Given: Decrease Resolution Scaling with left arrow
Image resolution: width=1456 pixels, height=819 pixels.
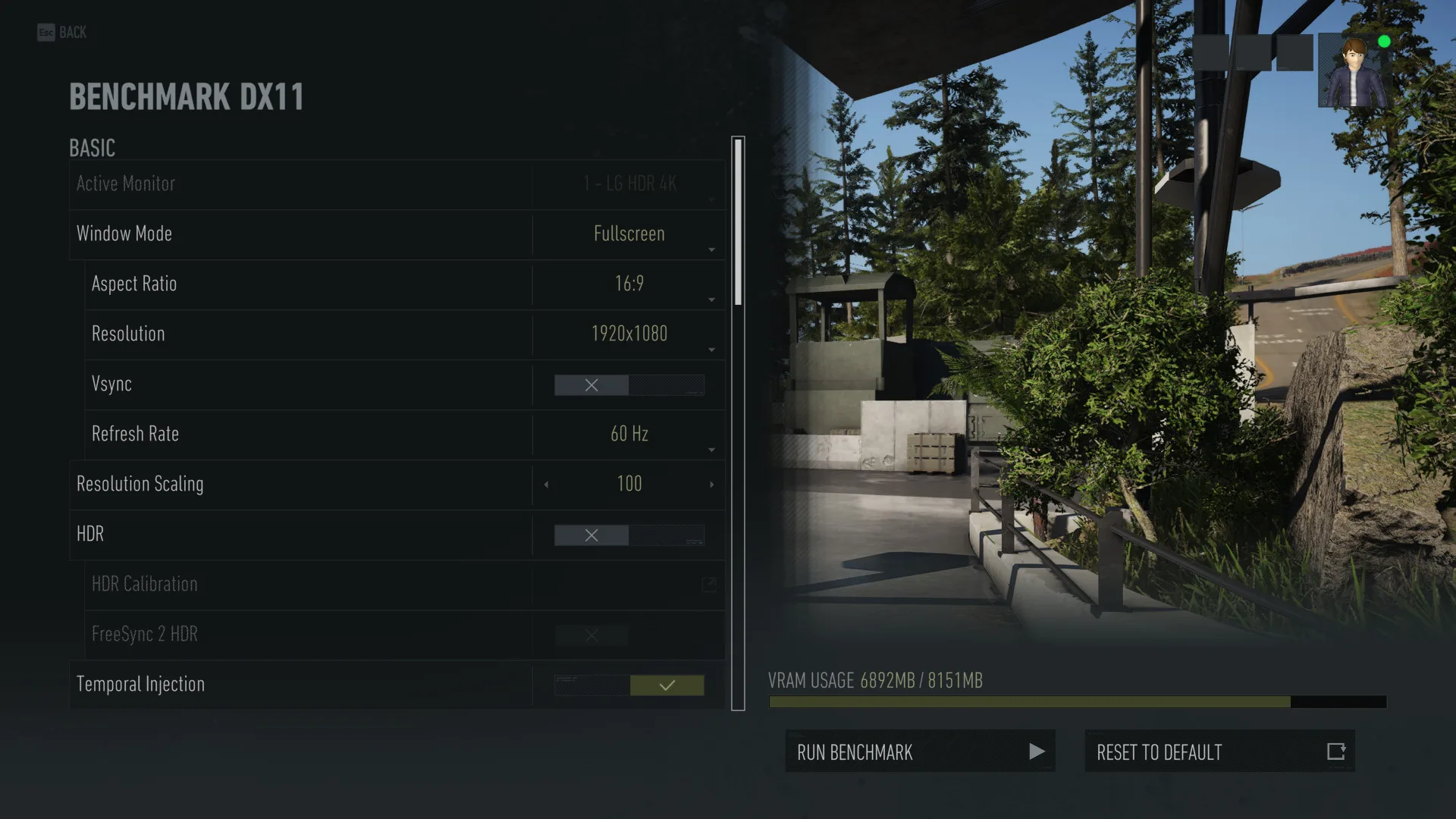Looking at the screenshot, I should [546, 485].
